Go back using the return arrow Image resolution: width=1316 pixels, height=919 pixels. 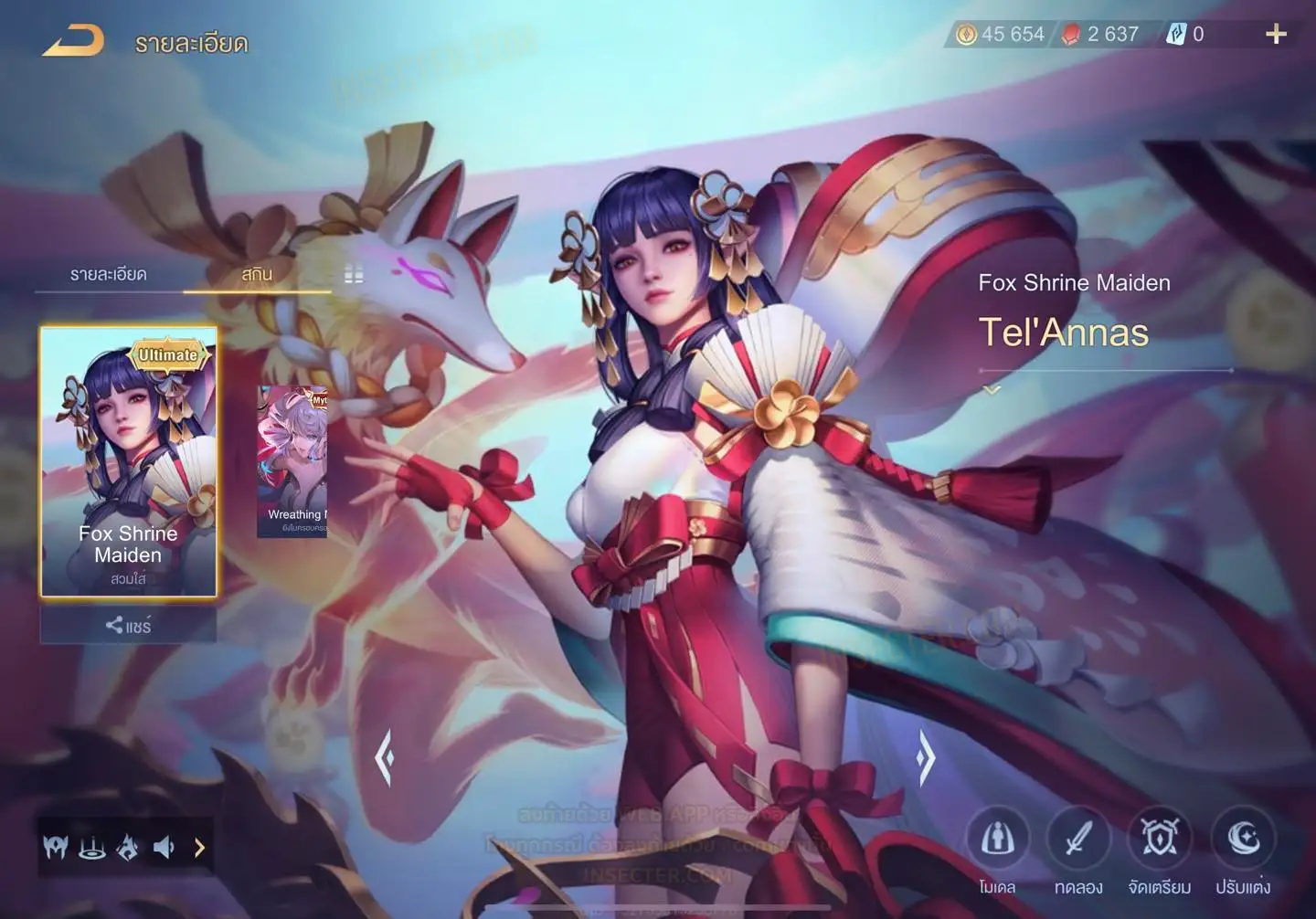click(73, 41)
